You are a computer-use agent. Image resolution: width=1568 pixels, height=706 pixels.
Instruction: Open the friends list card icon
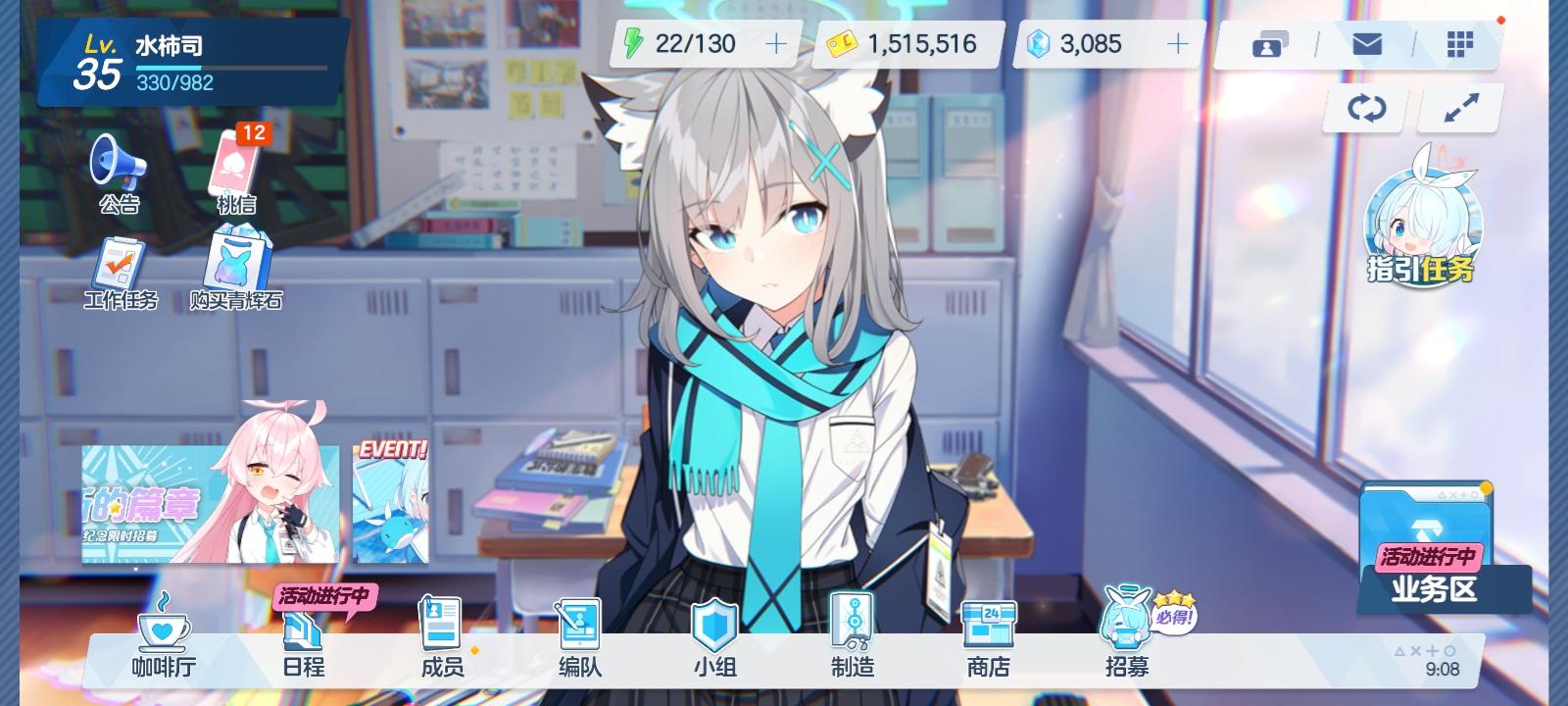pos(1269,43)
